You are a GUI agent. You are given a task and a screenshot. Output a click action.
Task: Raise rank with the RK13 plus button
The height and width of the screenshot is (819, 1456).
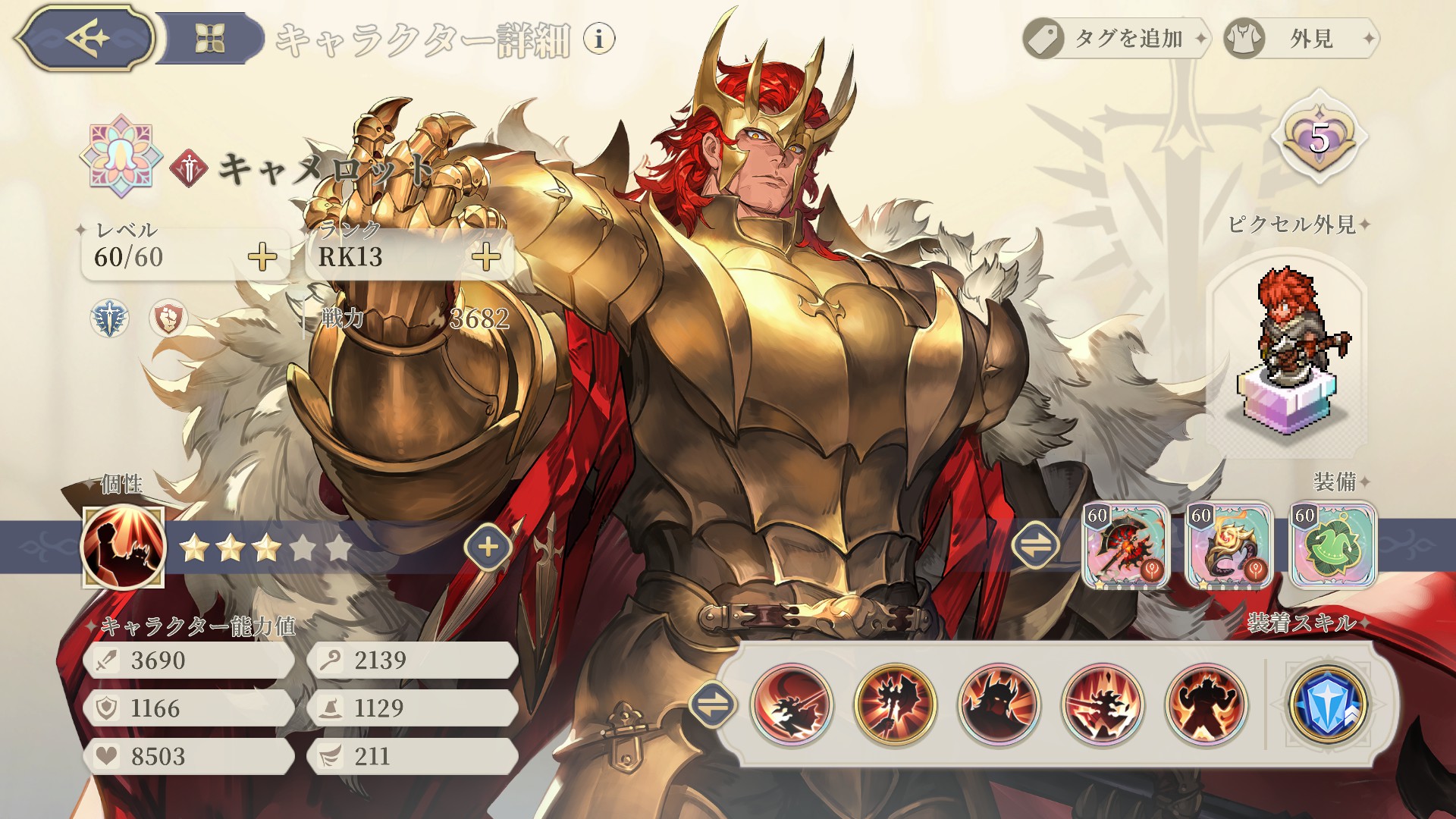(486, 257)
